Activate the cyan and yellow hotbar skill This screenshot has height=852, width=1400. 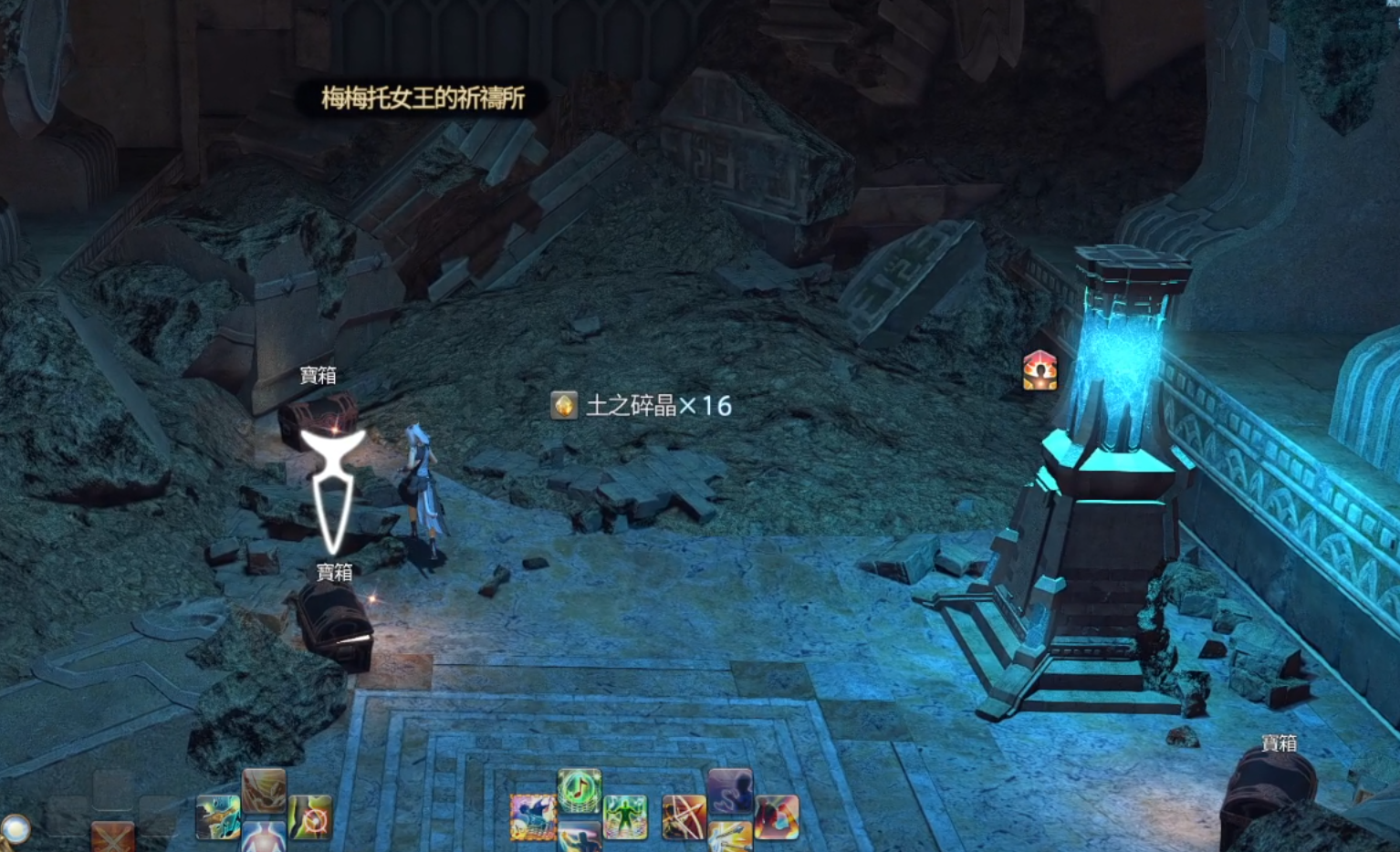[218, 816]
